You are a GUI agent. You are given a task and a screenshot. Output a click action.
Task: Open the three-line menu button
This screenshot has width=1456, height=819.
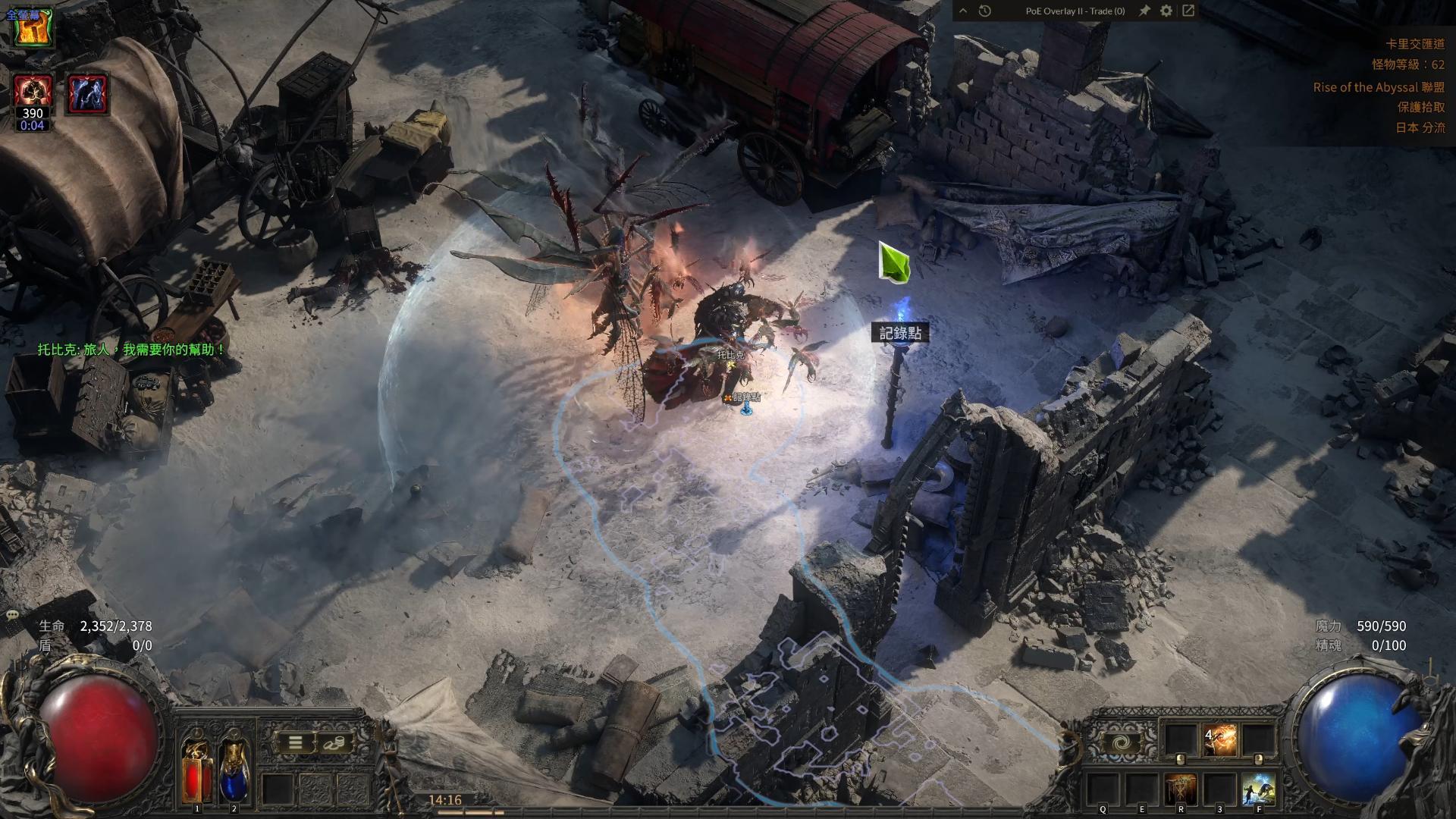[x=296, y=743]
